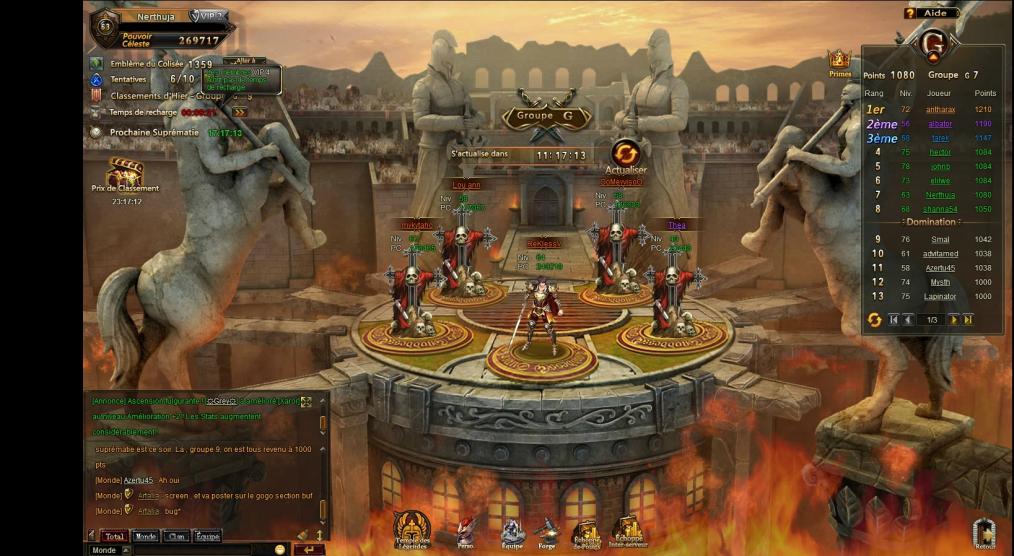Open the Équipe menu
This screenshot has height=556, width=1014.
pos(512,529)
